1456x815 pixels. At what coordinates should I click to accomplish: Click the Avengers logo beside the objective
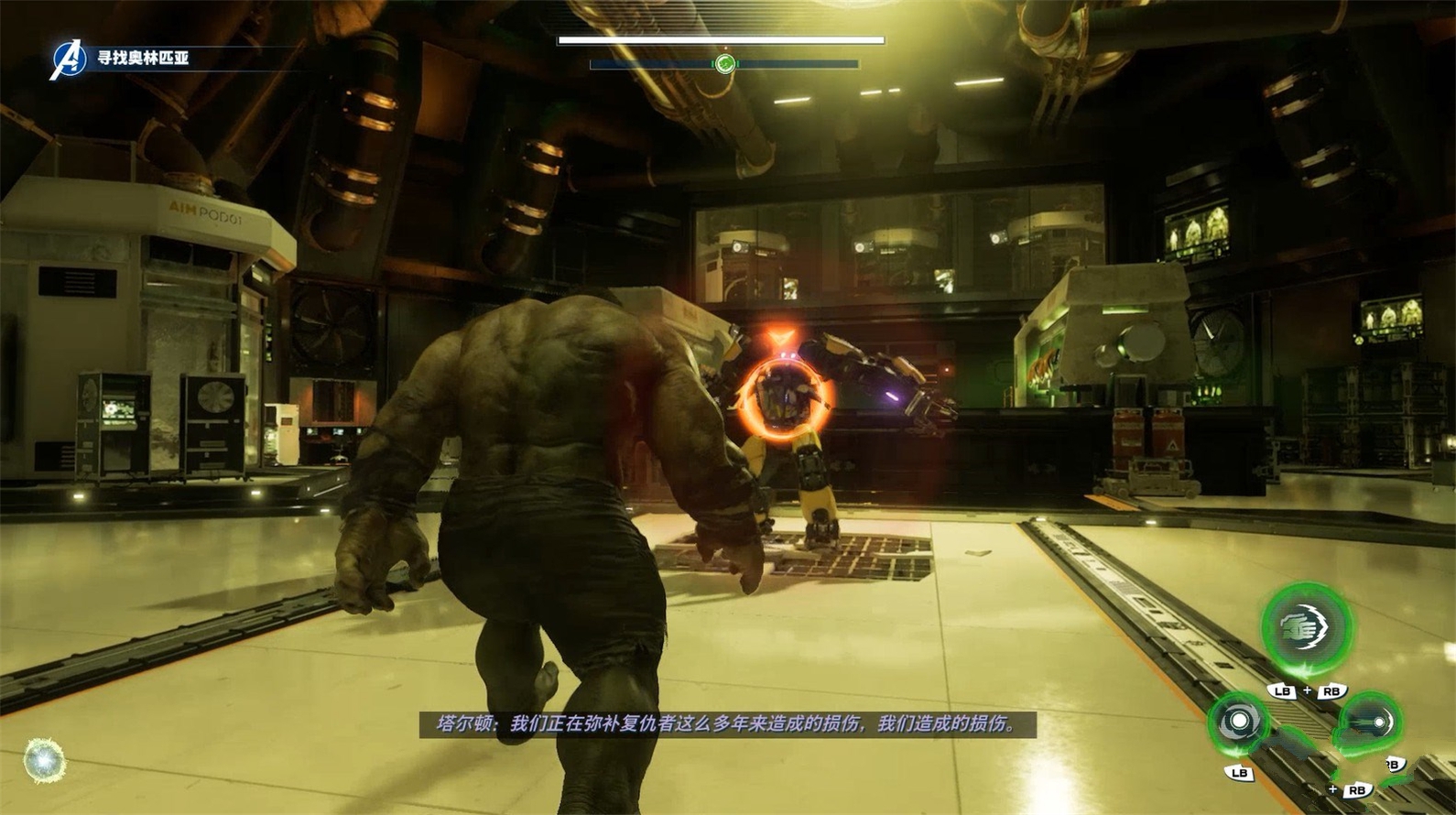(x=67, y=60)
